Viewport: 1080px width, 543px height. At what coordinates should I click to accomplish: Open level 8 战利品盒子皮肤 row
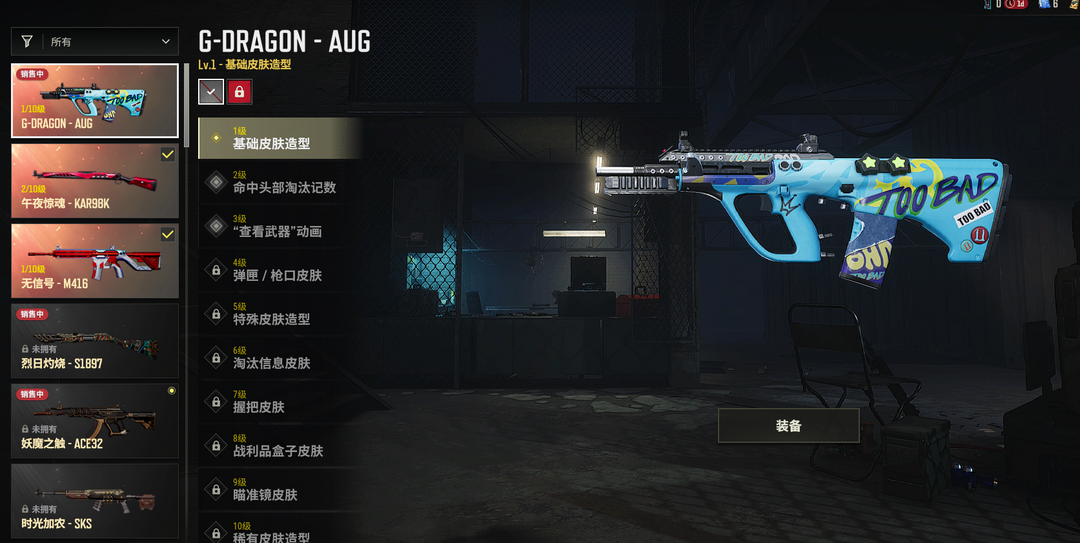pyautogui.click(x=279, y=447)
